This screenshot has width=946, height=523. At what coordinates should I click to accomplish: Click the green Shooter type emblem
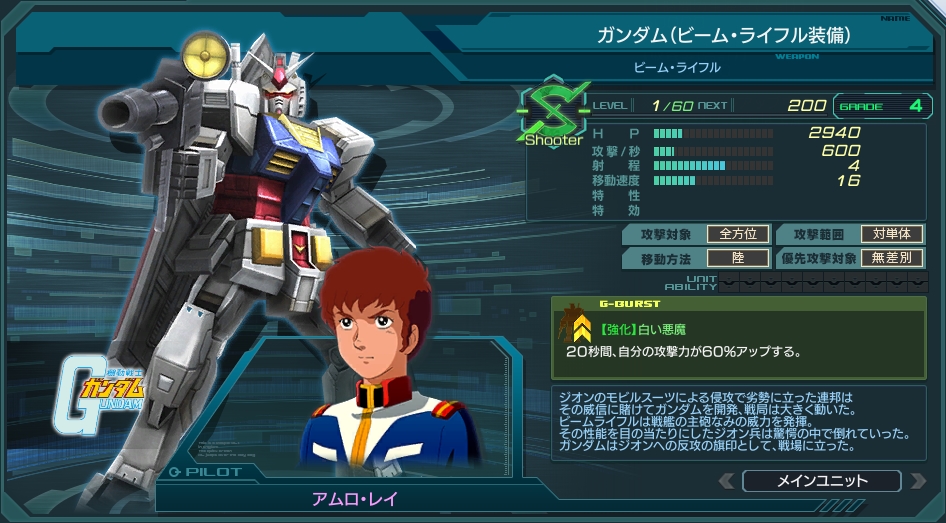pyautogui.click(x=551, y=114)
